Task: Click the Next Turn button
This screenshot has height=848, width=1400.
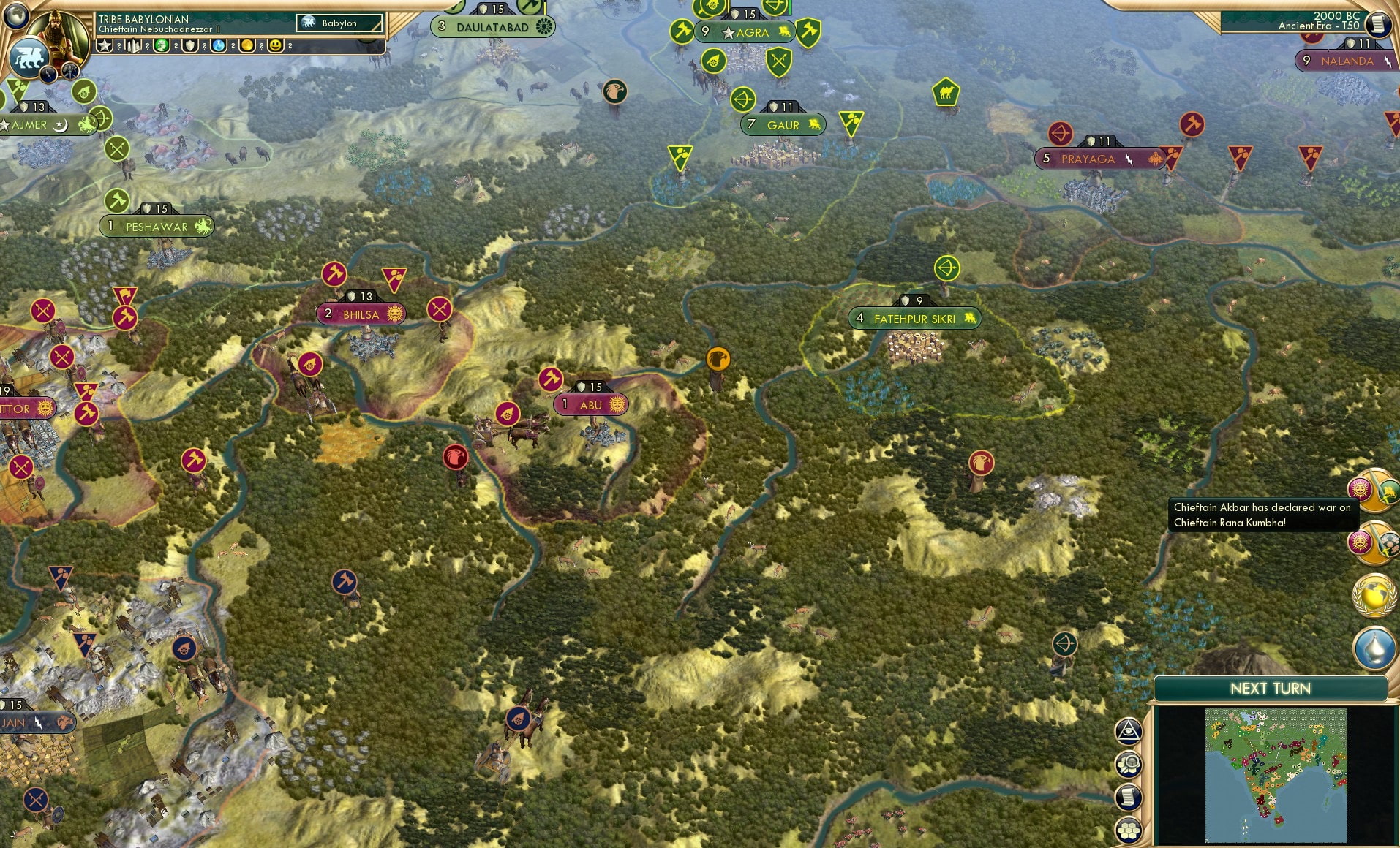Action: tap(1272, 688)
